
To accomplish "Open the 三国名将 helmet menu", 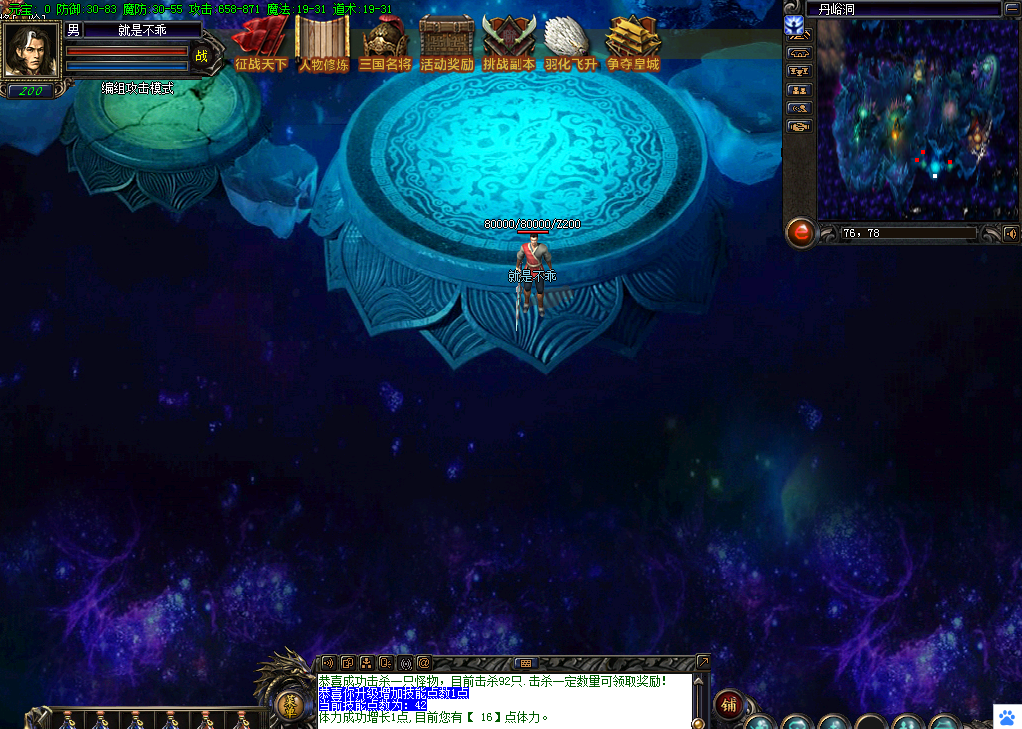I will click(385, 44).
